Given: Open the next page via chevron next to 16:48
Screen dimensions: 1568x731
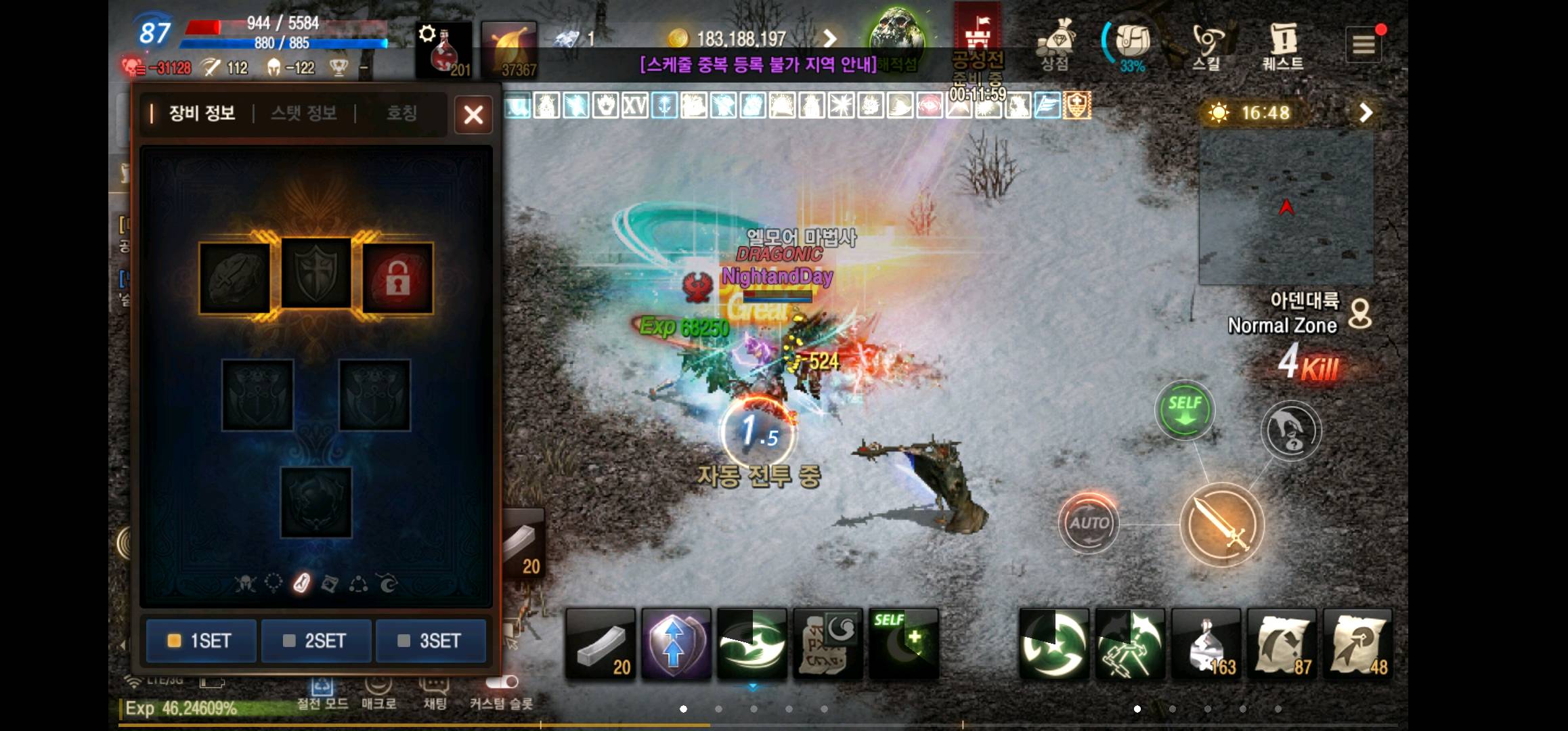Looking at the screenshot, I should pyautogui.click(x=1365, y=112).
